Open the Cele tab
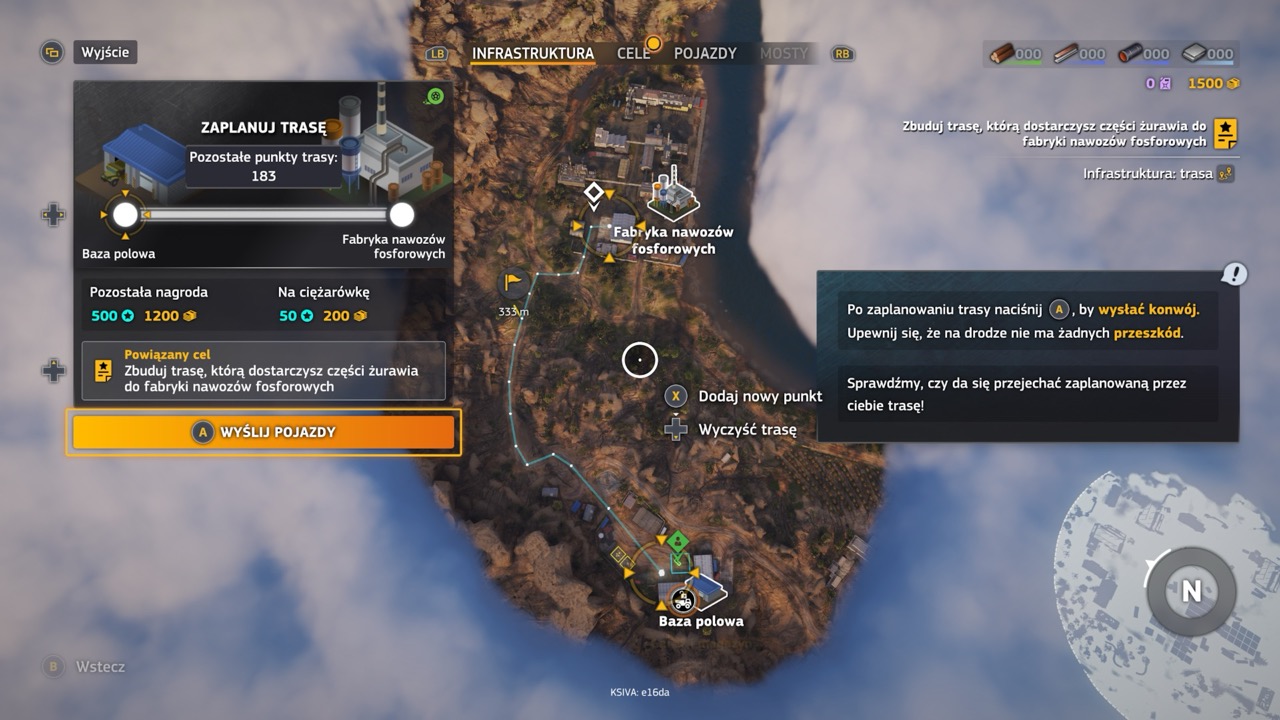Viewport: 1280px width, 720px height. click(x=634, y=53)
